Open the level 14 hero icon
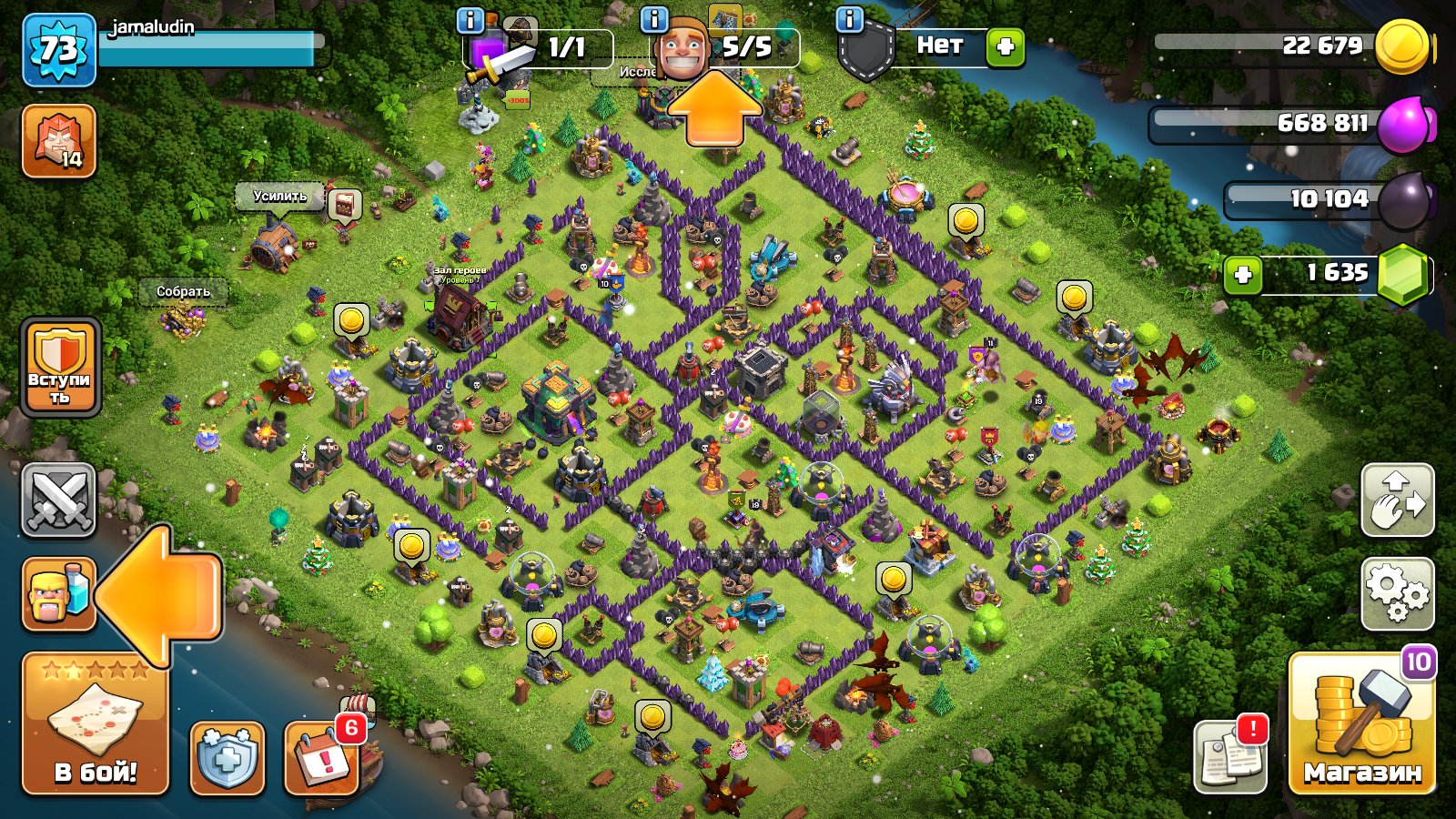The image size is (1456, 819). pos(58,141)
